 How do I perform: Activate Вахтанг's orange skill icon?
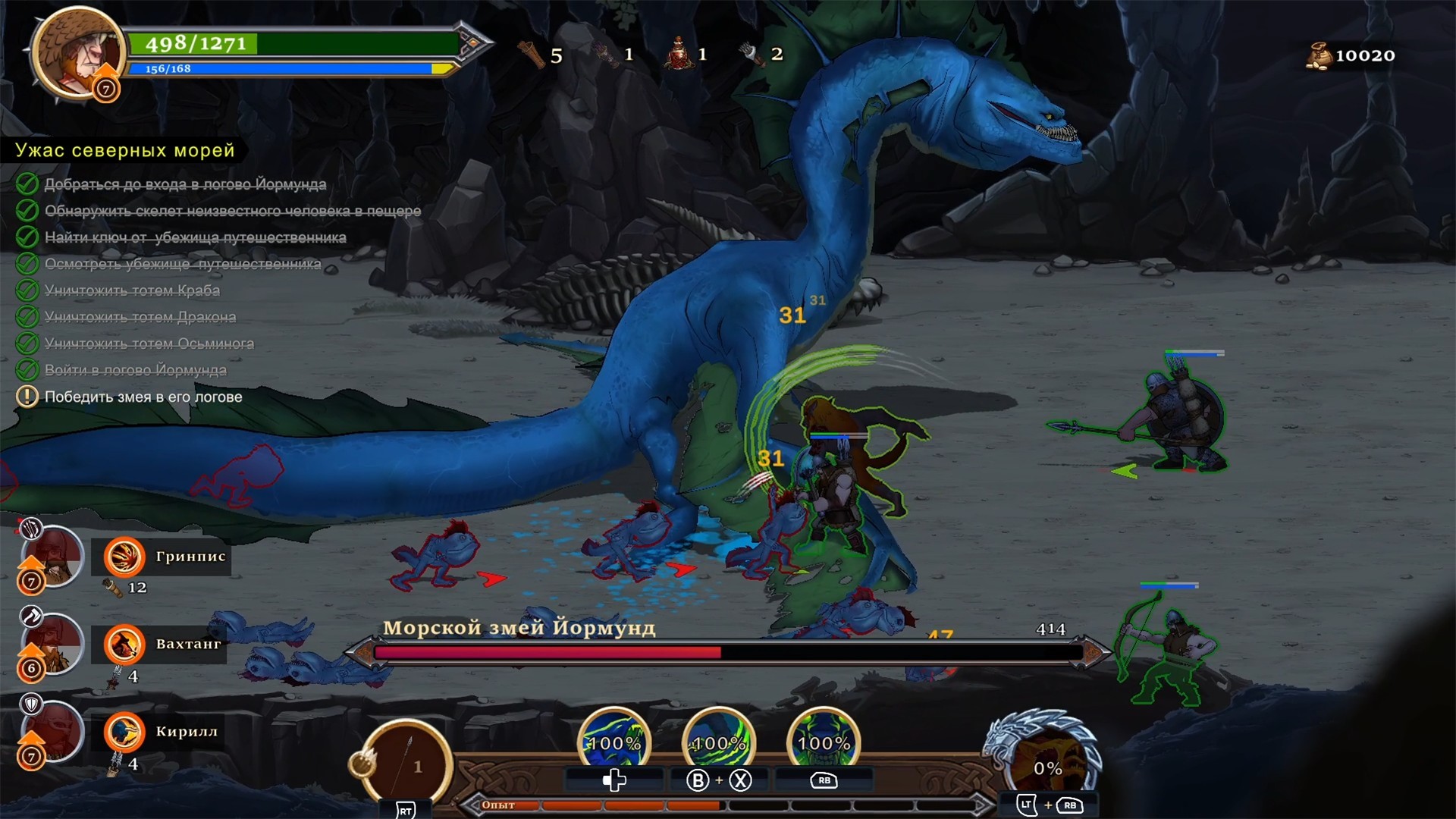pyautogui.click(x=124, y=645)
